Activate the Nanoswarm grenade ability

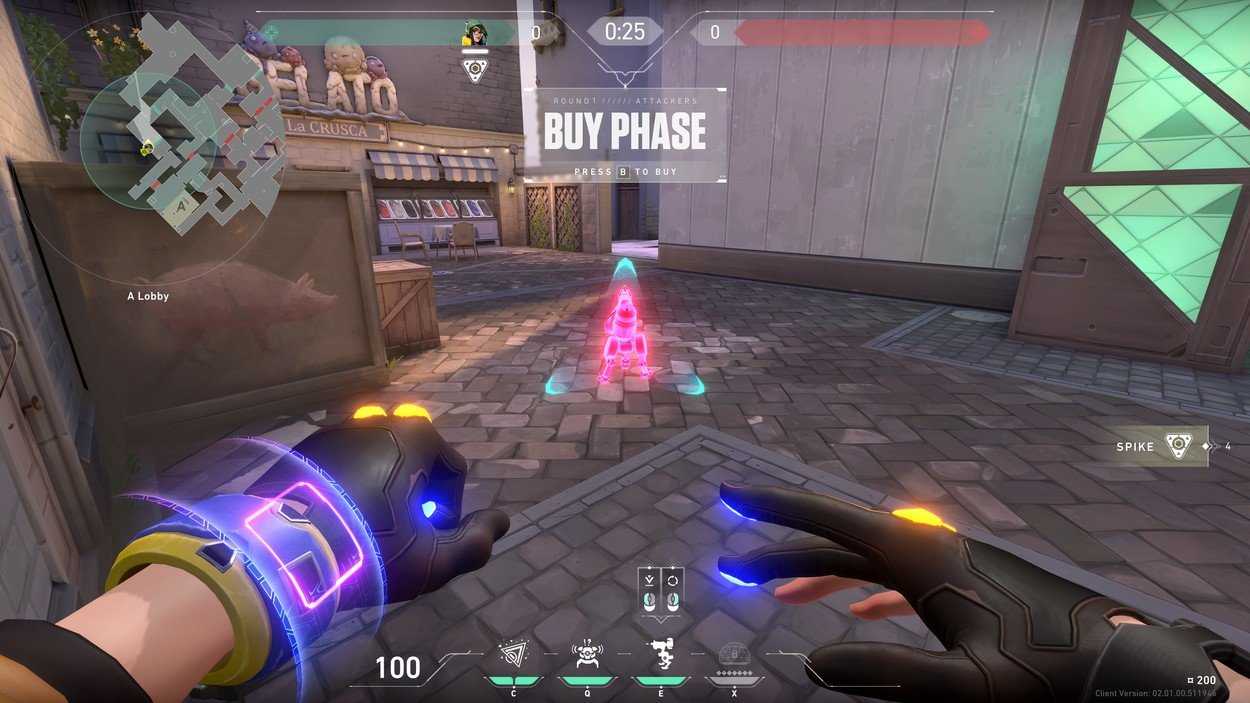(514, 655)
